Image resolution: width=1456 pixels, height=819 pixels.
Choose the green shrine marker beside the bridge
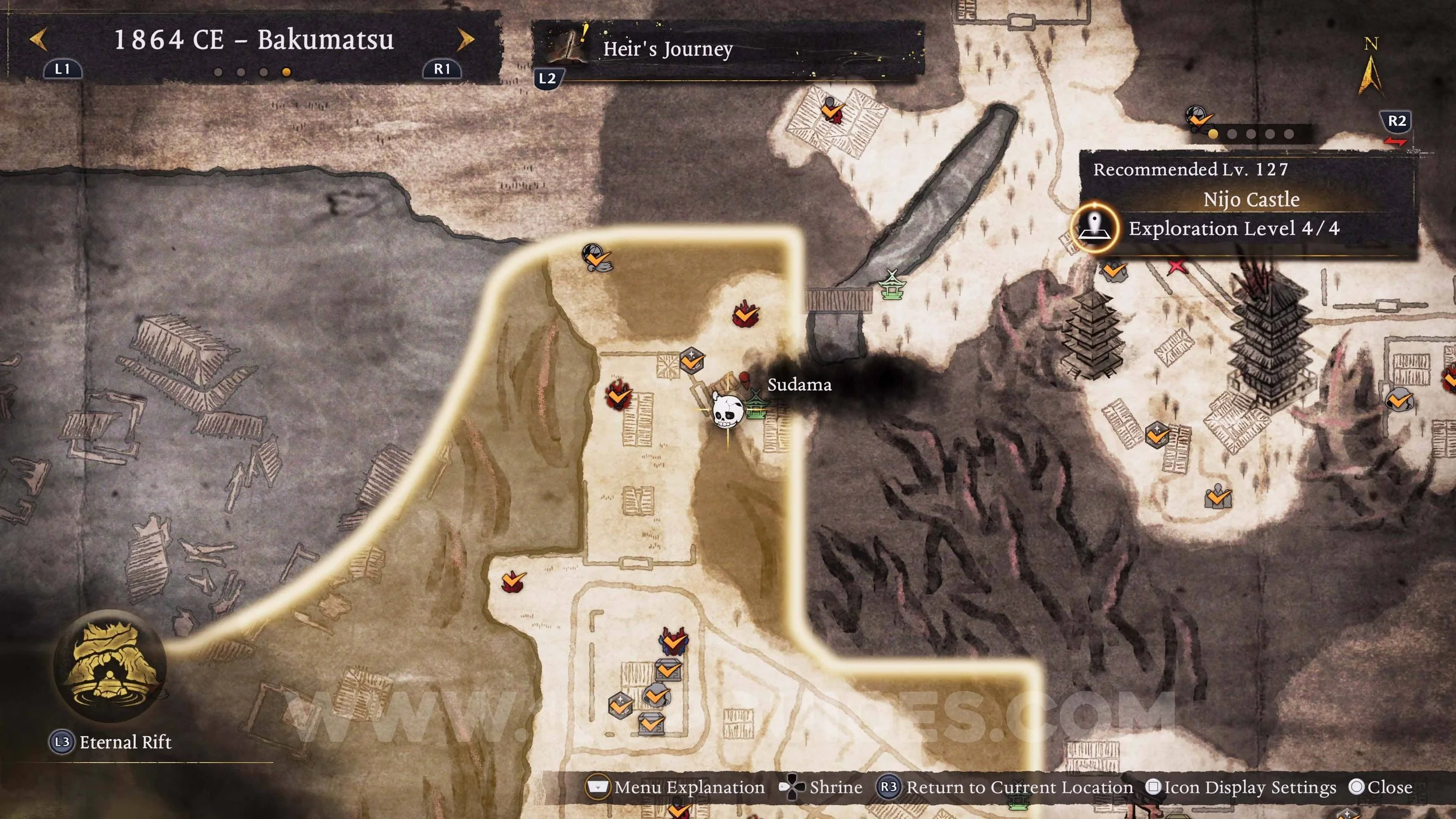(892, 285)
